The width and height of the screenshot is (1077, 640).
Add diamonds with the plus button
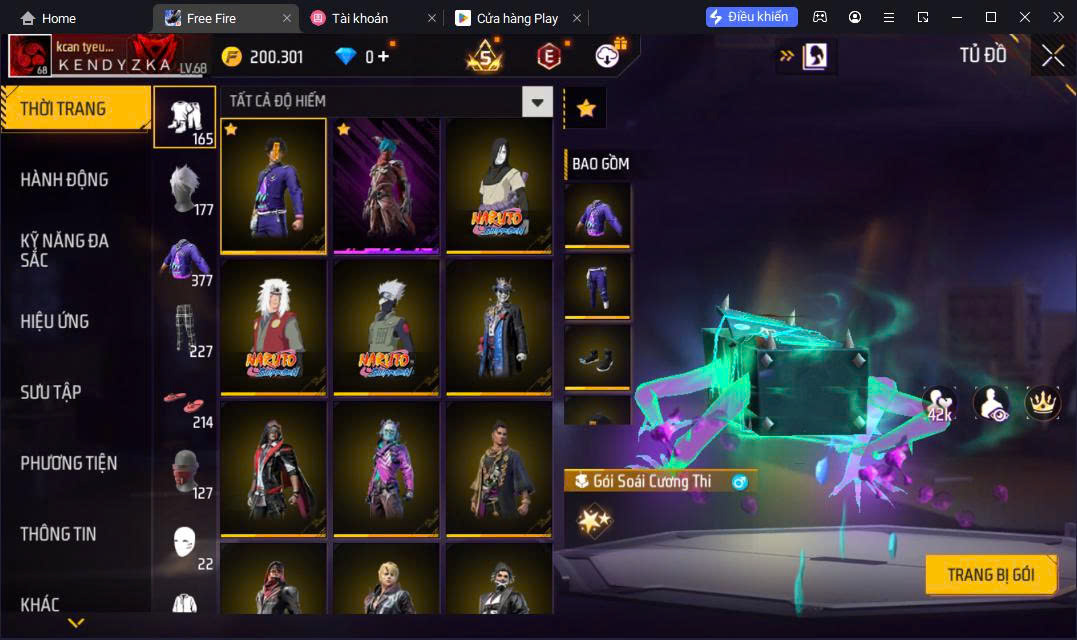[x=383, y=56]
